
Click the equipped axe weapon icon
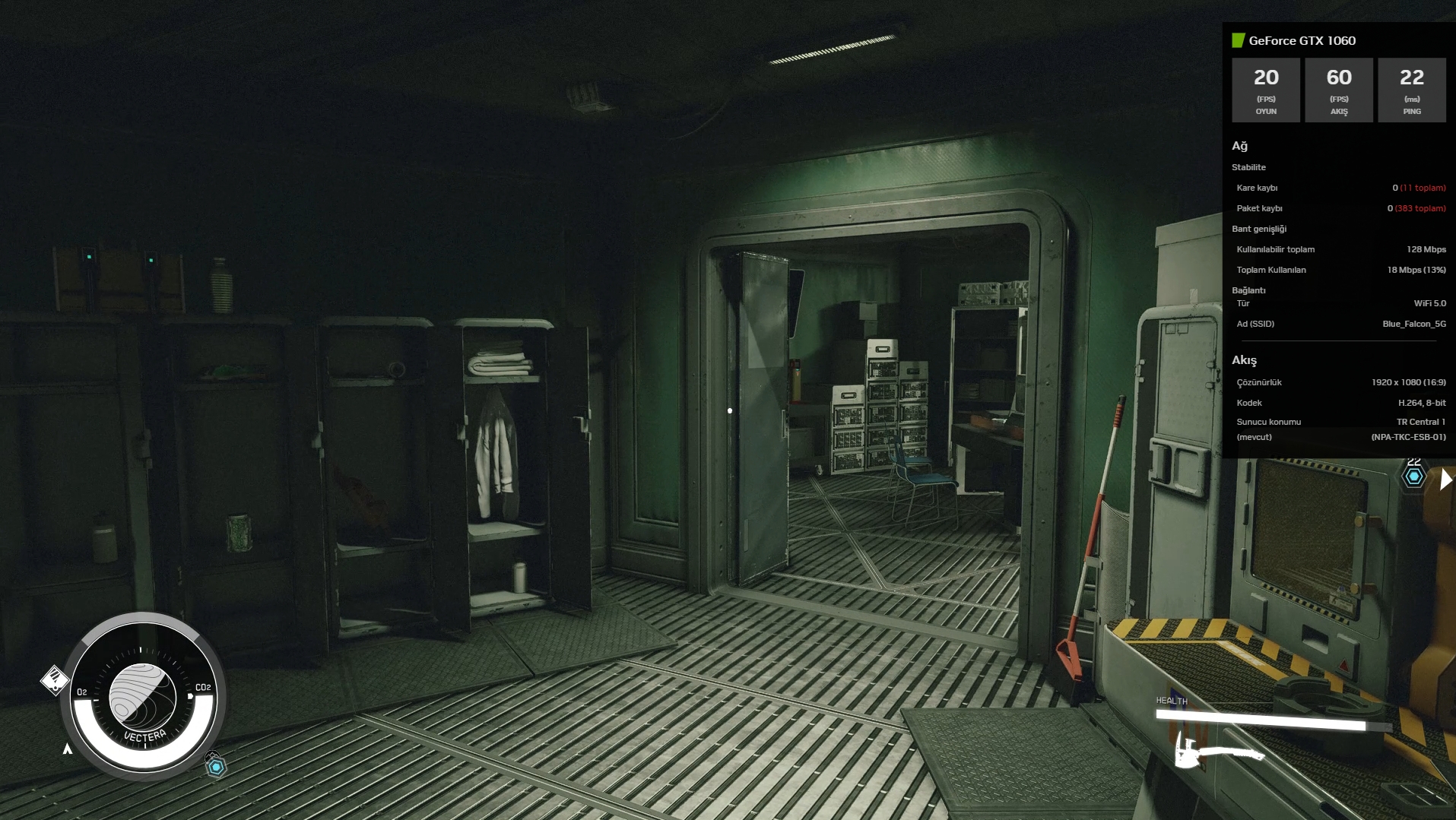click(x=1218, y=752)
